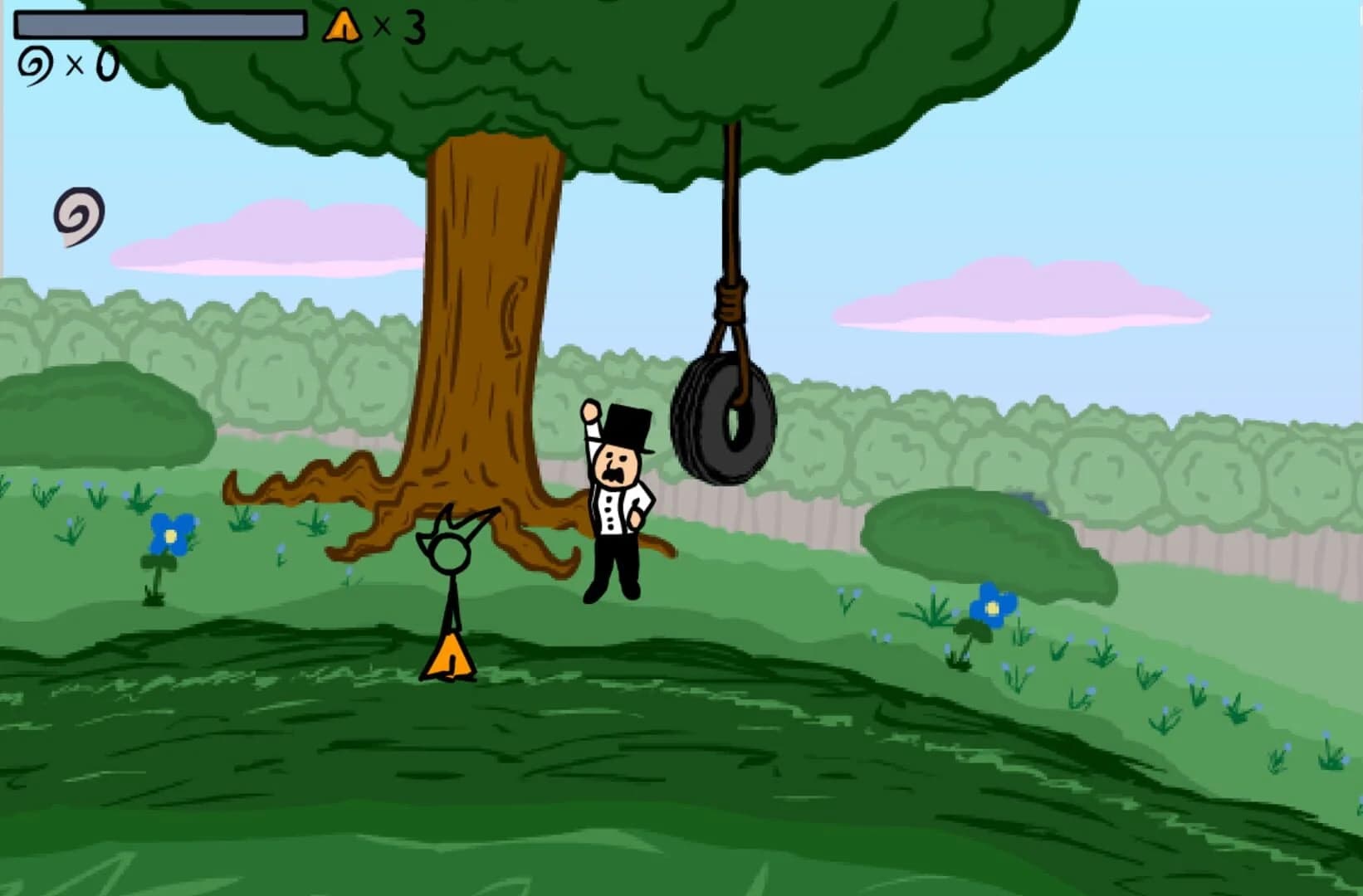Toggle the blue flower on the right hill

click(x=993, y=608)
